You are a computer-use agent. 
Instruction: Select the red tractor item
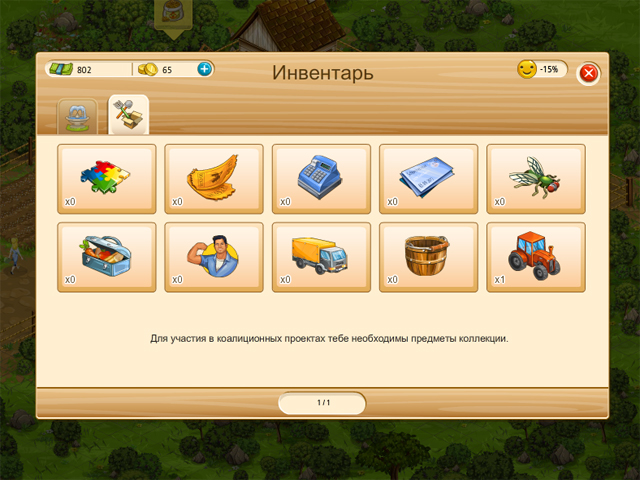[536, 256]
